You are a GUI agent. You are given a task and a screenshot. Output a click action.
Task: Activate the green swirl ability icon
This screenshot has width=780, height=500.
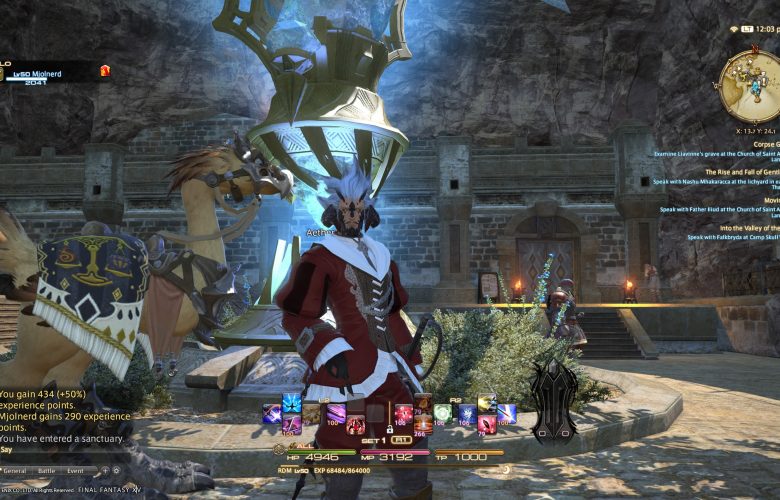[x=442, y=412]
